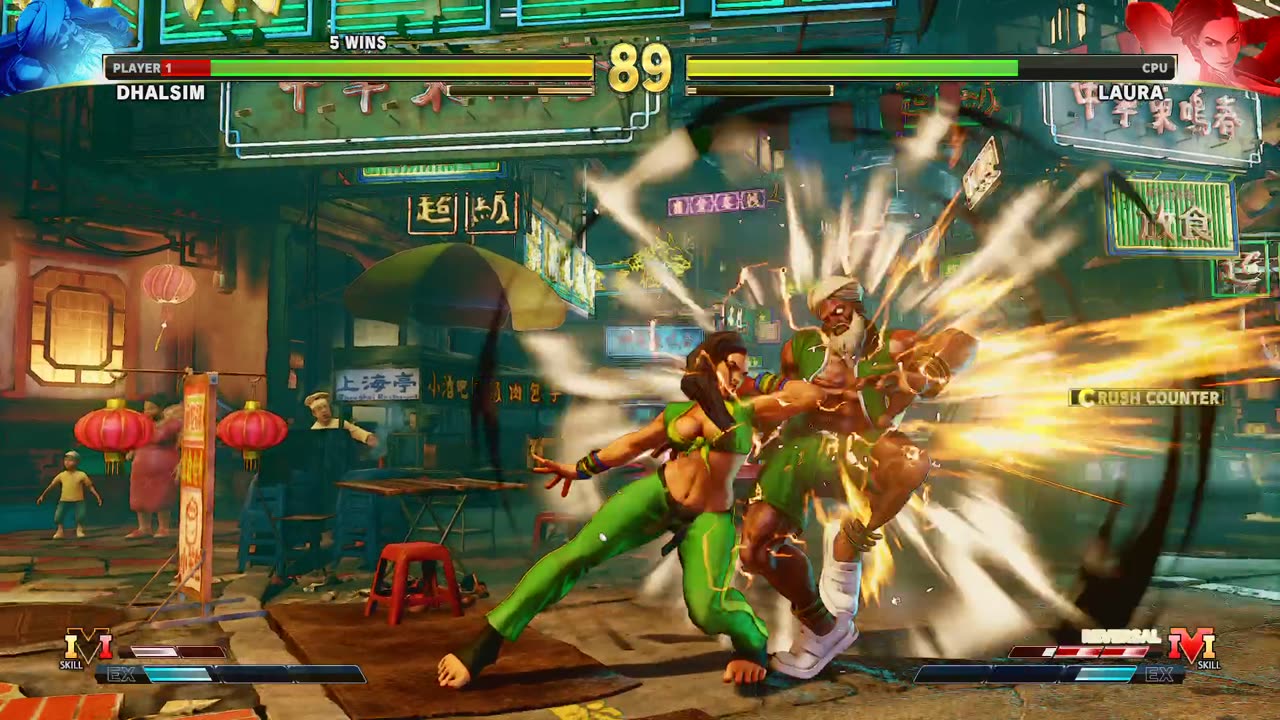Select Player 1's V-Skill emblem icon
The width and height of the screenshot is (1280, 720).
click(87, 645)
